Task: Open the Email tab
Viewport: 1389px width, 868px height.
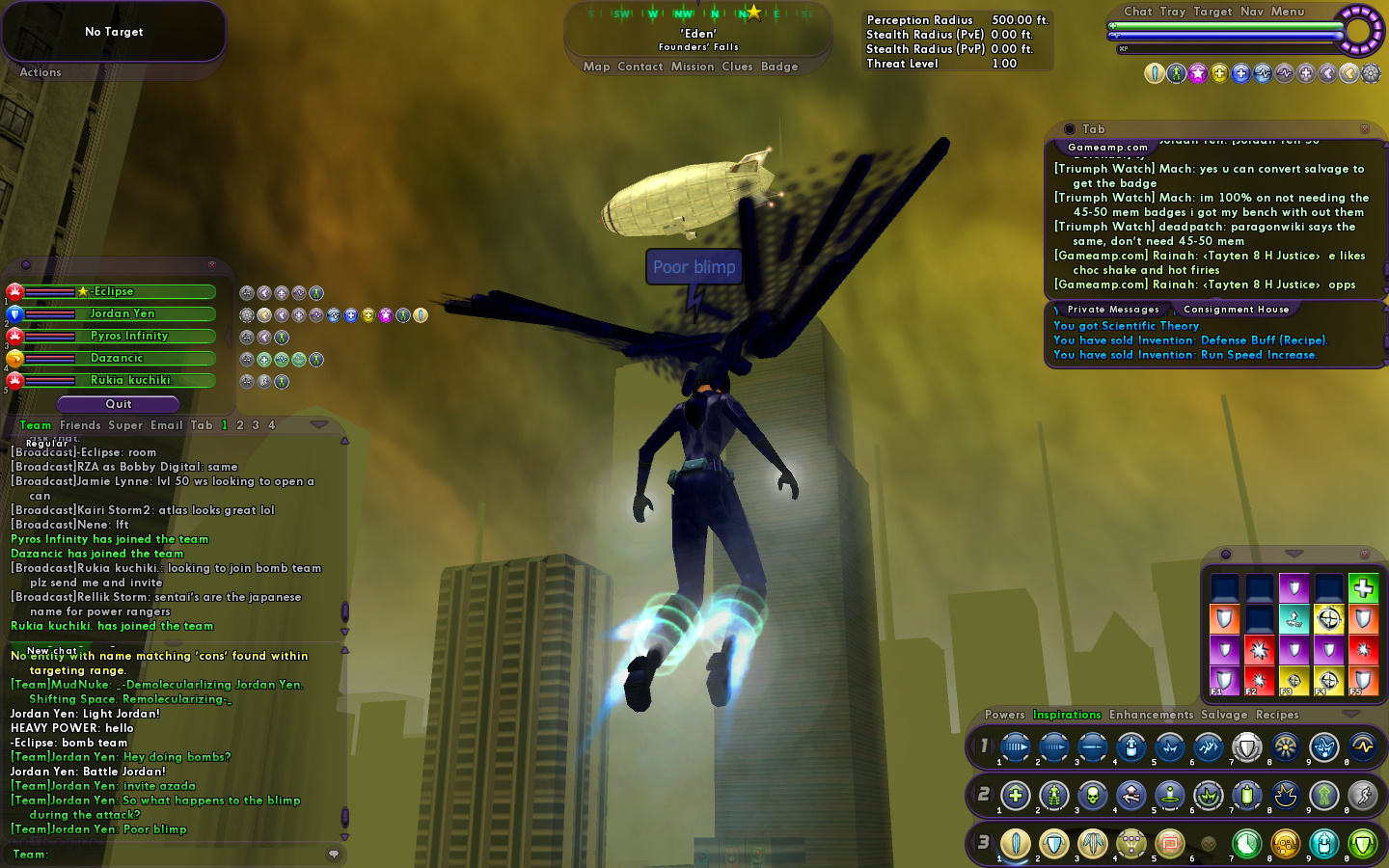Action: (166, 425)
